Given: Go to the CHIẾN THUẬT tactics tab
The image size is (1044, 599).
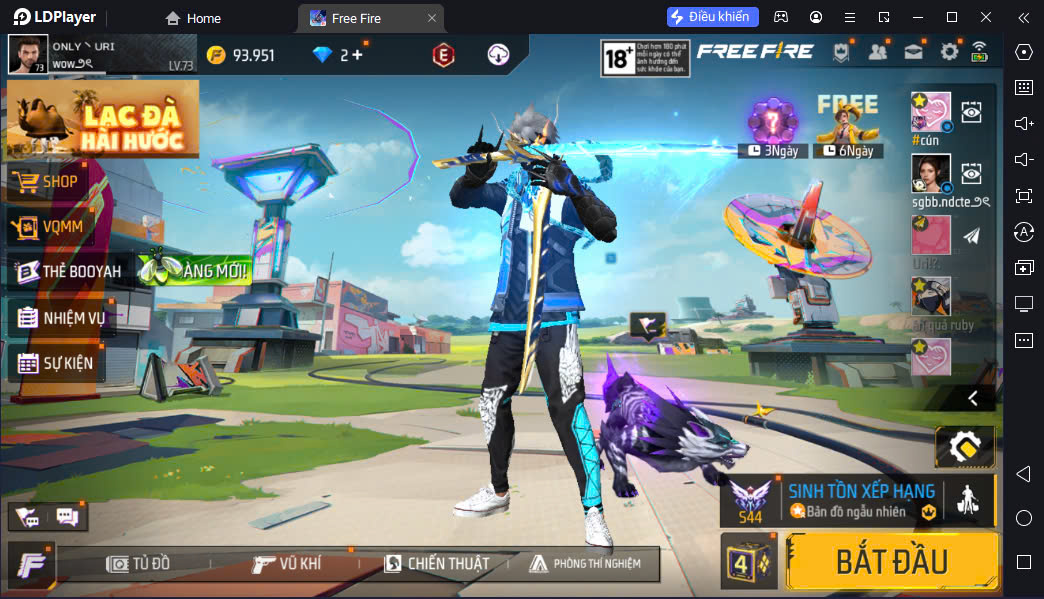Looking at the screenshot, I should click(x=437, y=564).
